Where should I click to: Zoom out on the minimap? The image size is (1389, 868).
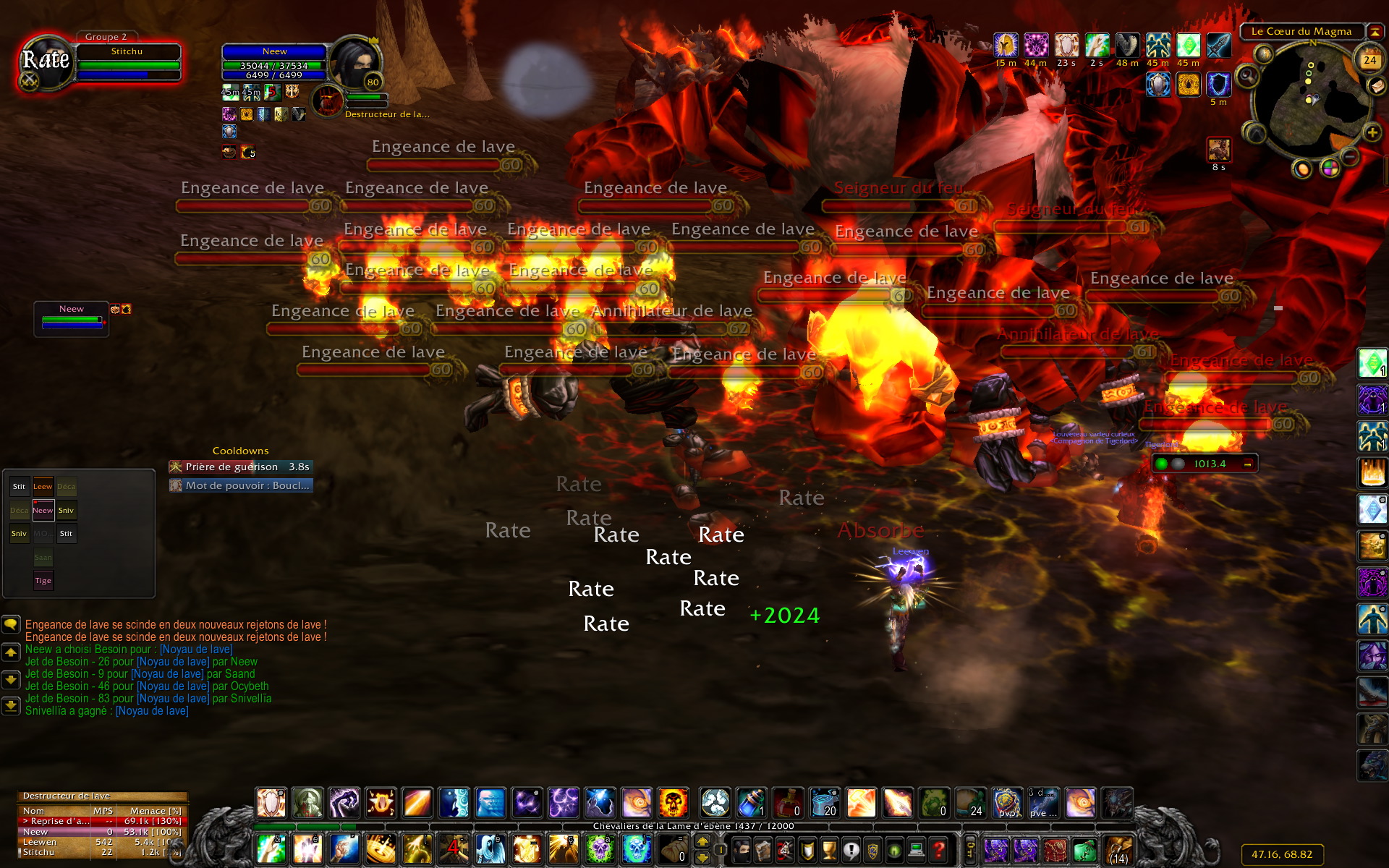point(1350,156)
